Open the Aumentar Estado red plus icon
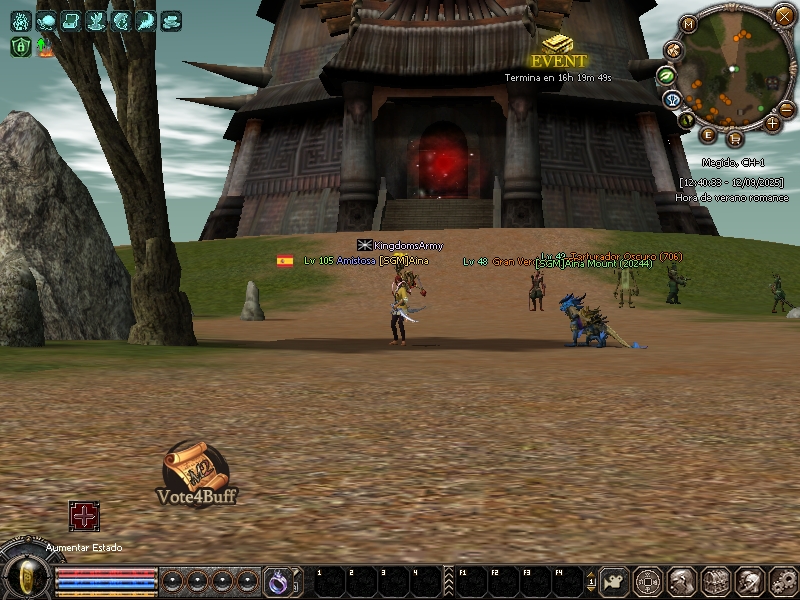Image resolution: width=800 pixels, height=600 pixels. click(84, 516)
